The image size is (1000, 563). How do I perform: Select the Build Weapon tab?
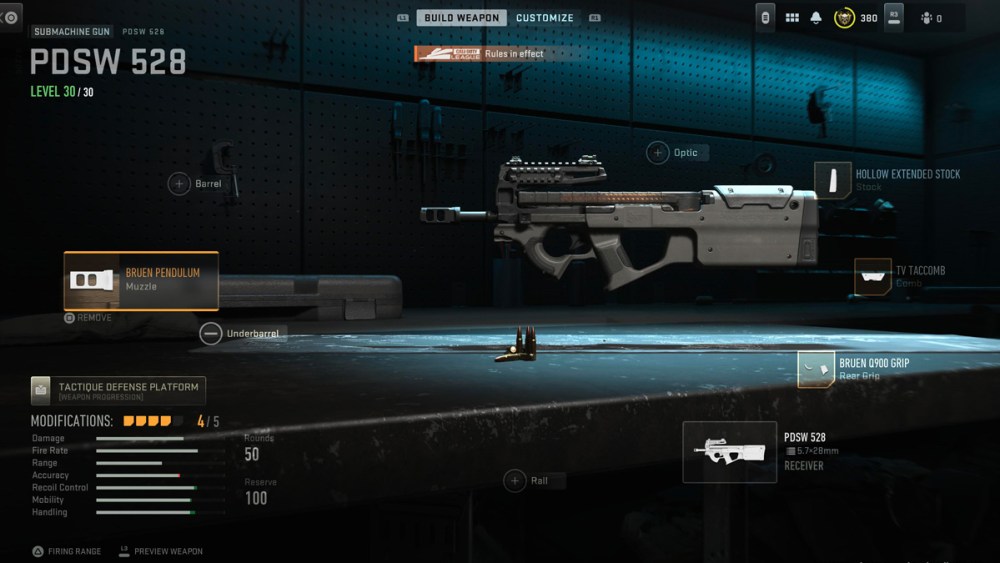tap(461, 18)
